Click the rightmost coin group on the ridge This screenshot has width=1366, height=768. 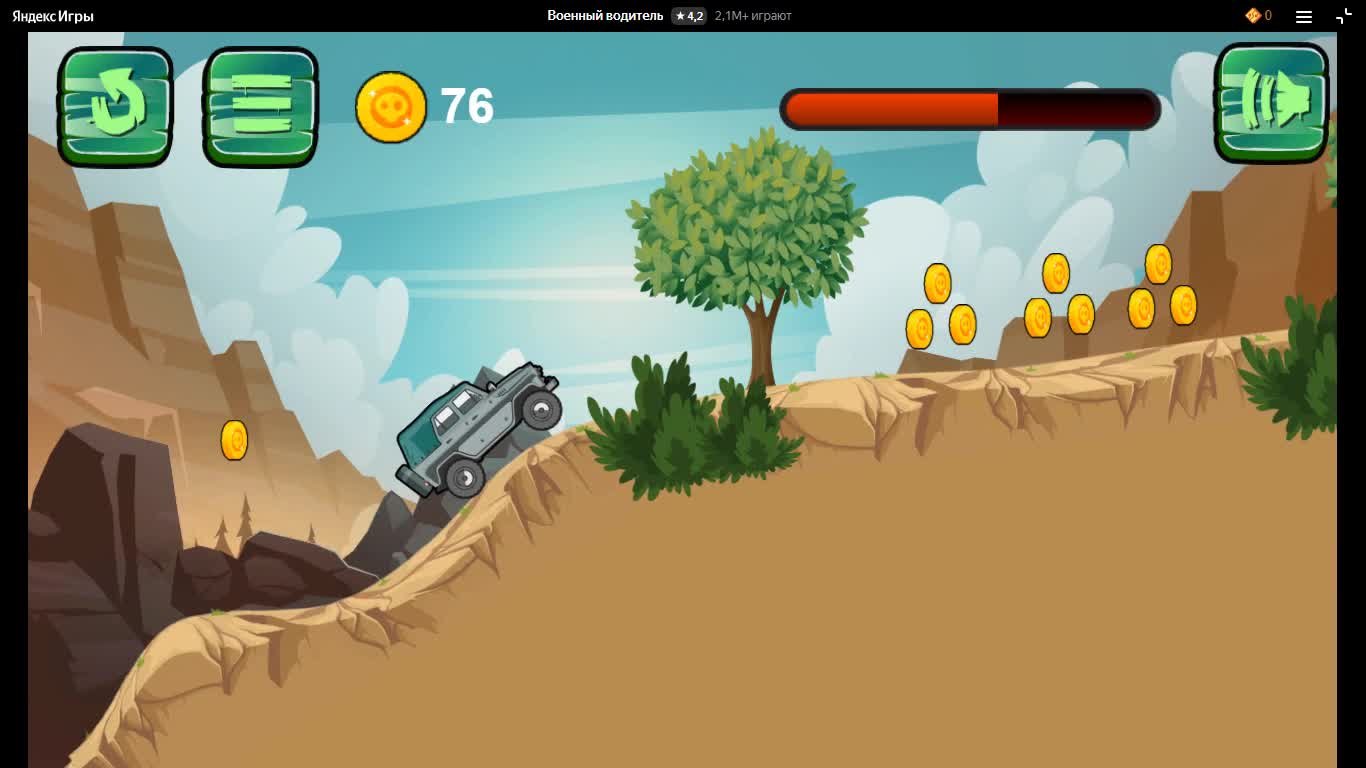pos(1160,285)
